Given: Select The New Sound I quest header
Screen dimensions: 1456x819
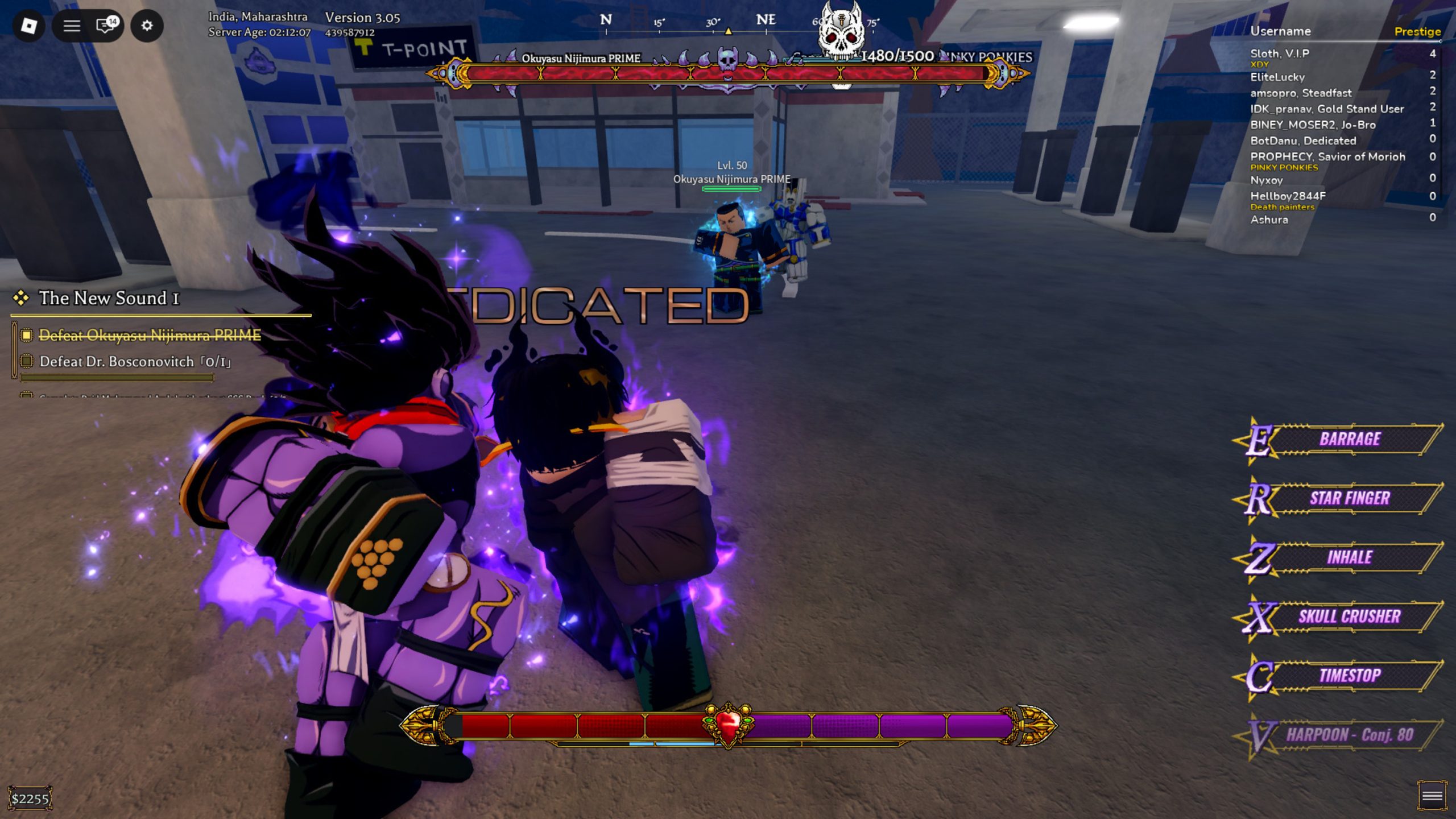Looking at the screenshot, I should [x=108, y=298].
